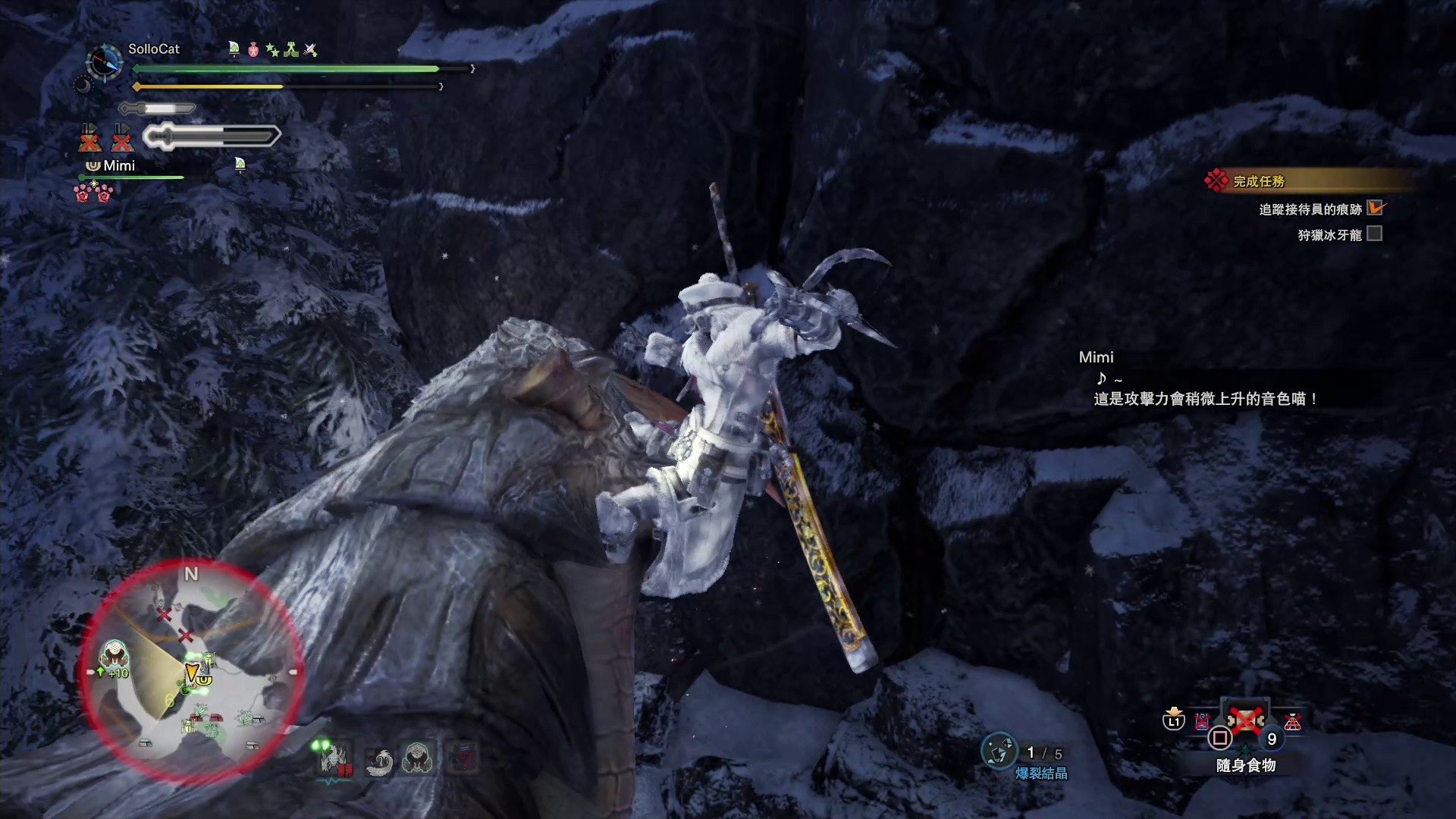
Task: Toggle the hunt-monster objective checkbox
Action: [x=1374, y=234]
